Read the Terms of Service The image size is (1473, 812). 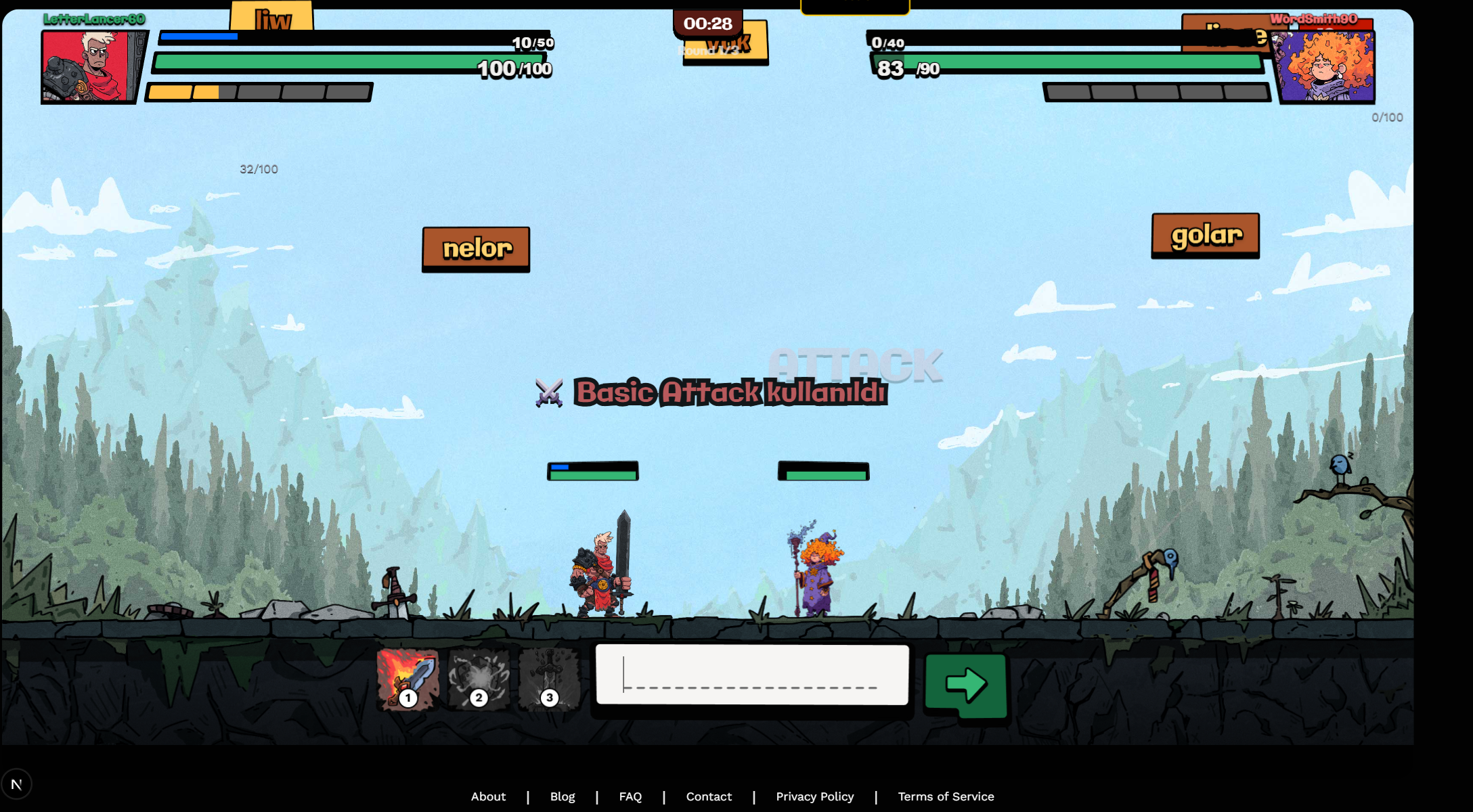(x=946, y=796)
